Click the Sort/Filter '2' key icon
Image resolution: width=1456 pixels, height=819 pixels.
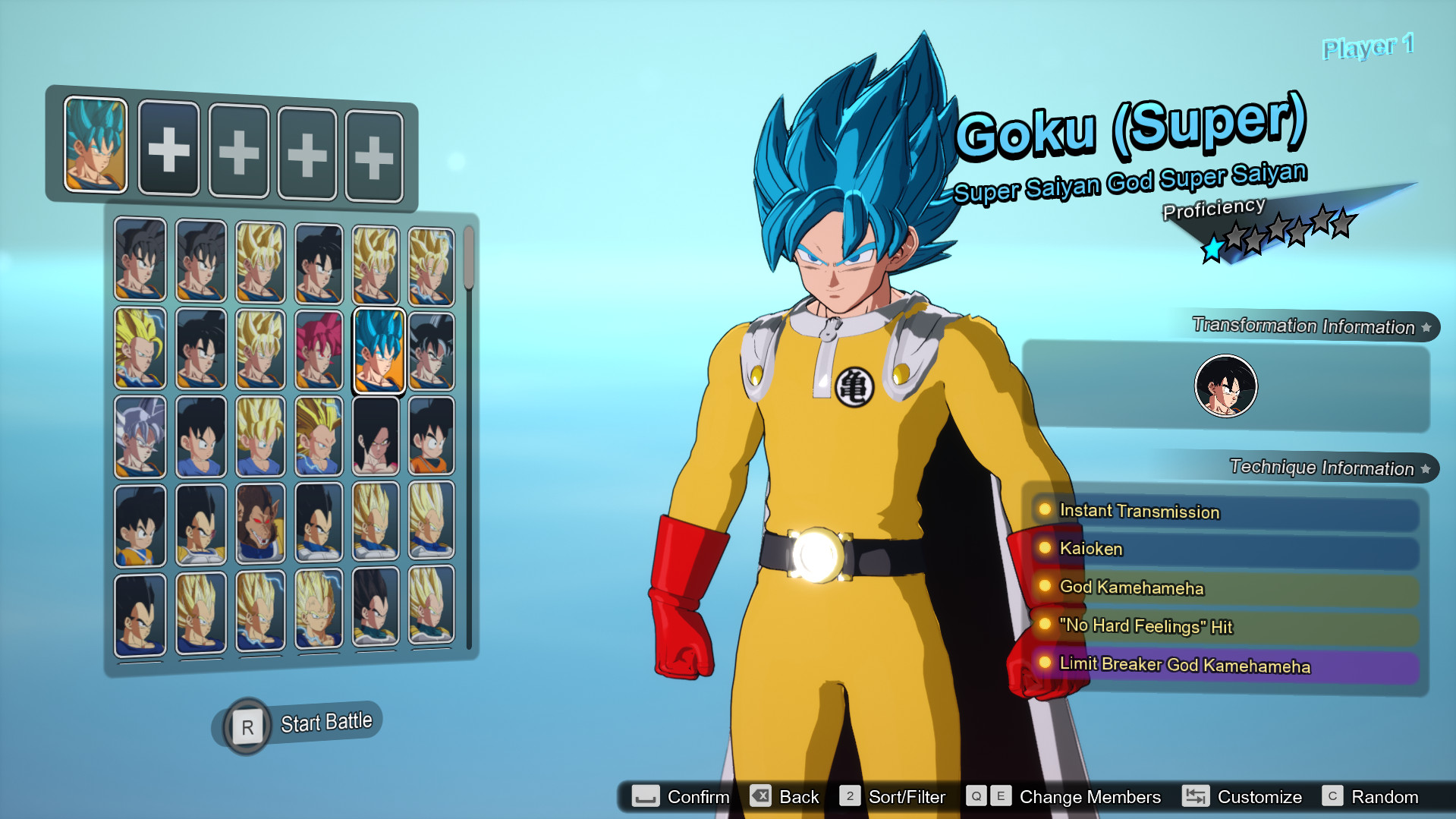(x=849, y=796)
